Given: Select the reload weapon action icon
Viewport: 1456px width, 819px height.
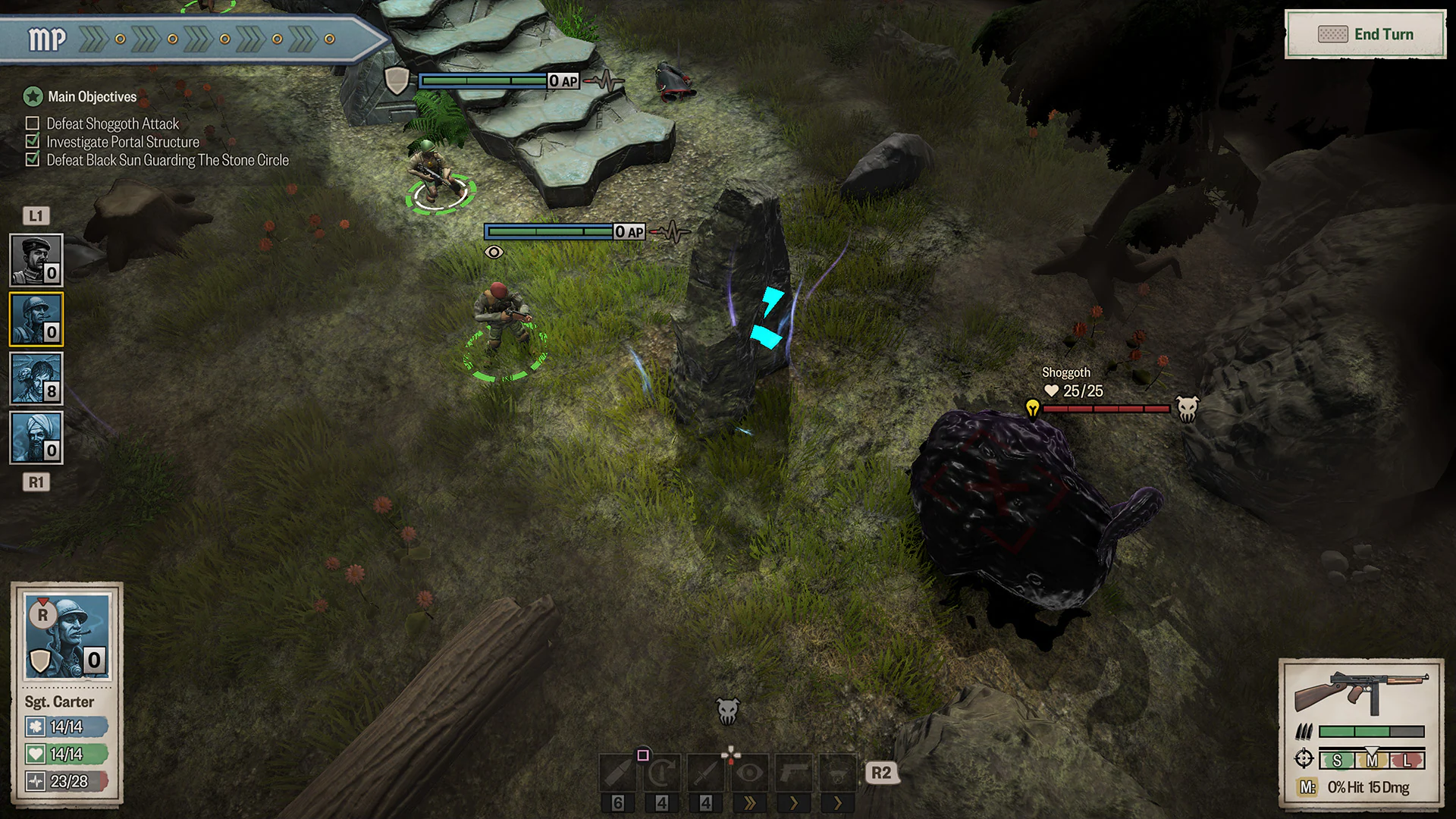Looking at the screenshot, I should click(661, 773).
